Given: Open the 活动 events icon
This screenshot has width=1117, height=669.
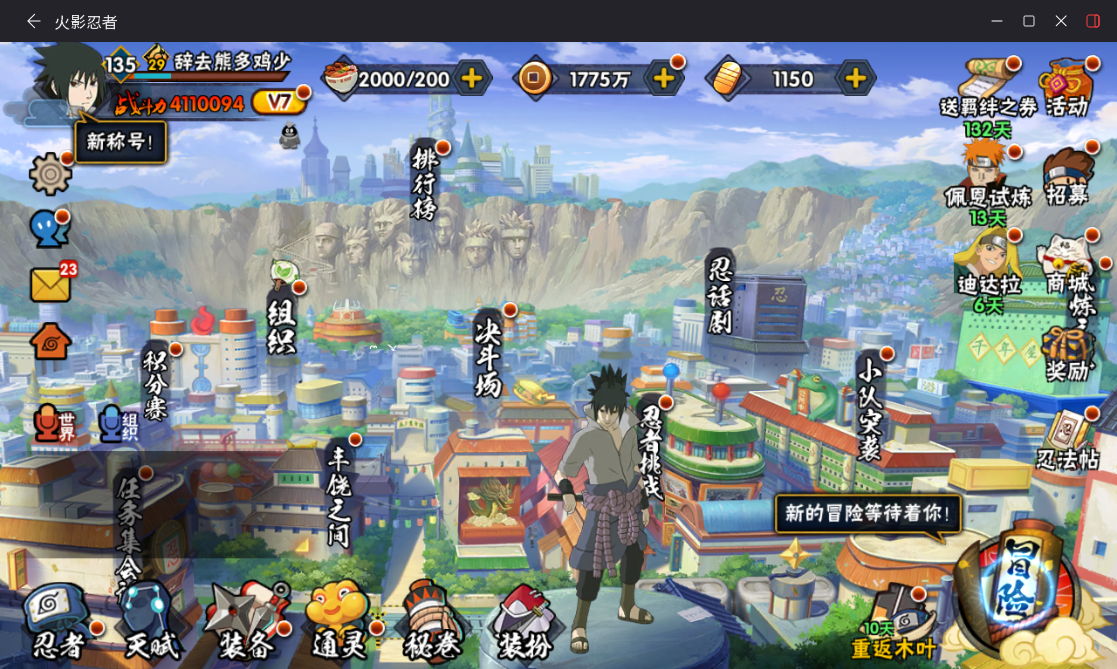Looking at the screenshot, I should pyautogui.click(x=1066, y=88).
